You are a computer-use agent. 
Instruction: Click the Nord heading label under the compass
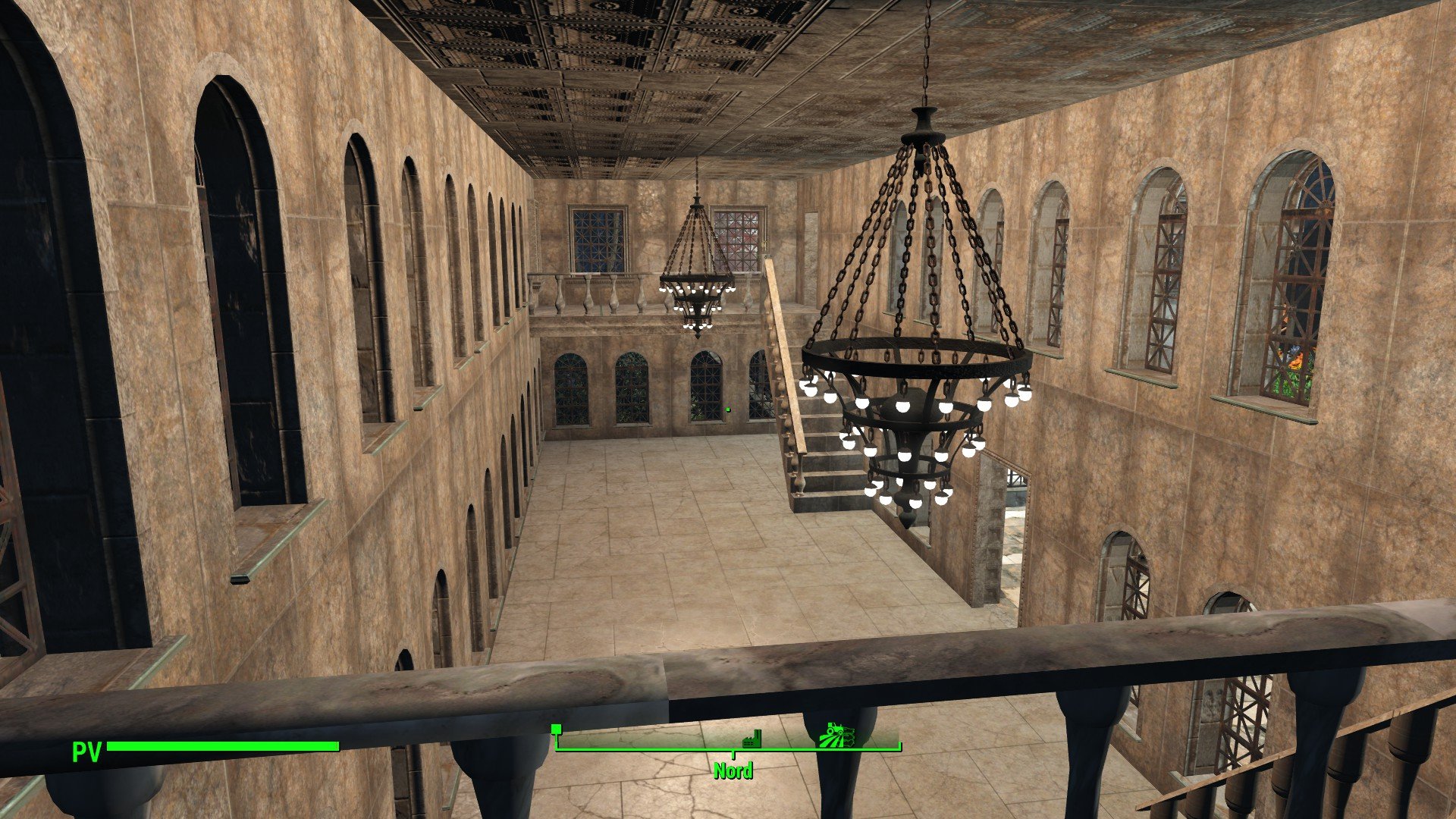coord(733,771)
